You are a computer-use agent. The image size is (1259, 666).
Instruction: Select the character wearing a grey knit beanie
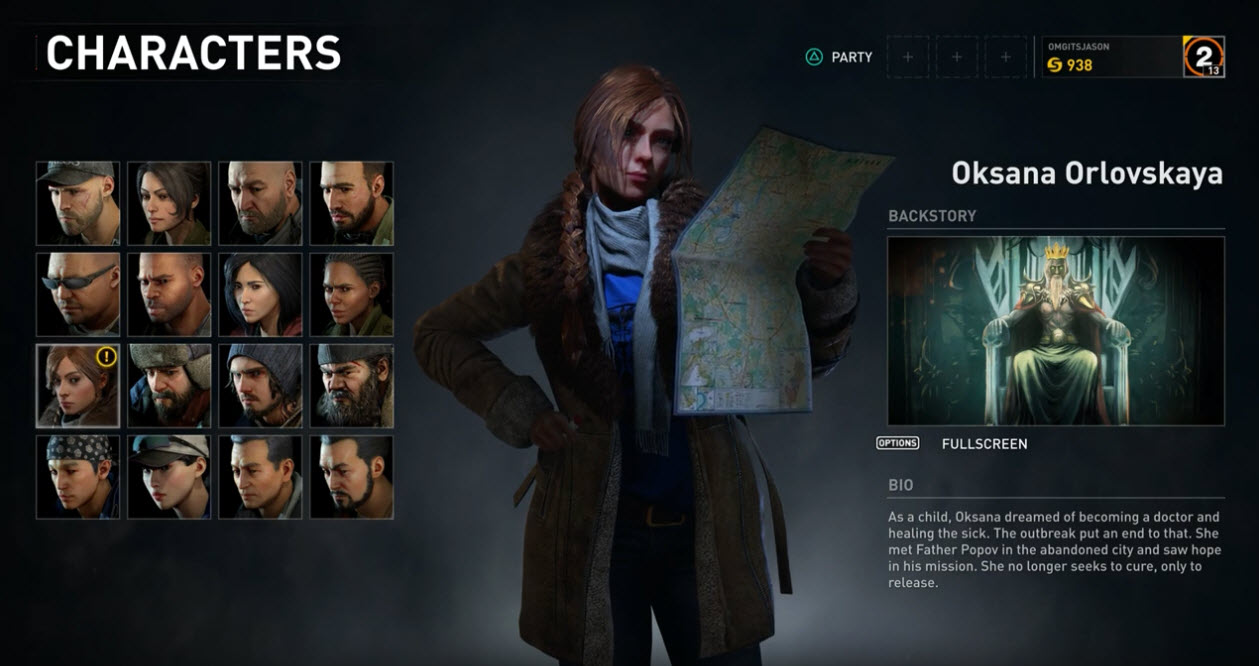click(x=260, y=385)
